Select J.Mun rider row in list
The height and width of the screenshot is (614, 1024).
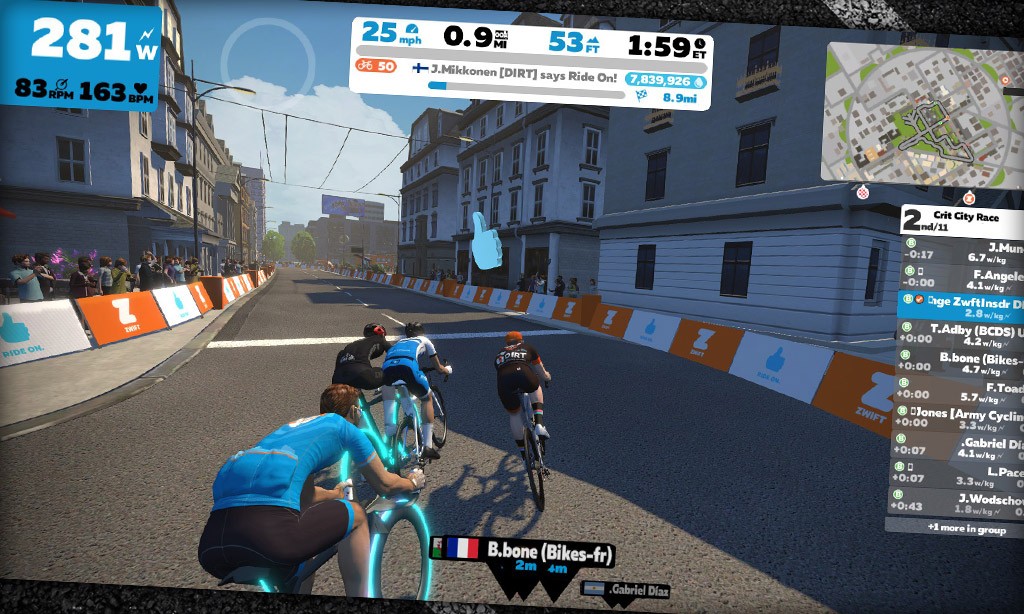click(962, 251)
